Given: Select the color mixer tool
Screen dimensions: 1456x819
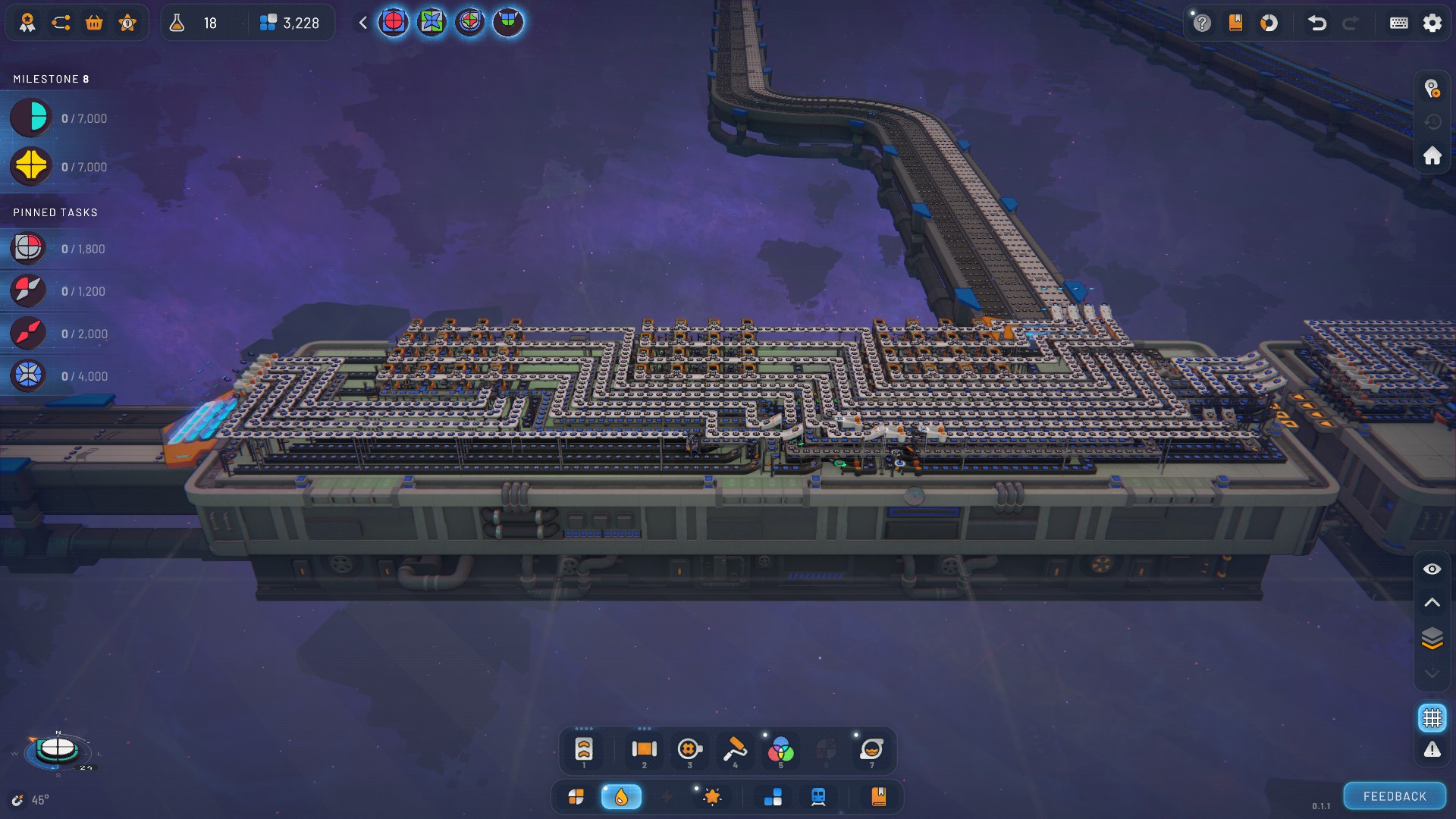Looking at the screenshot, I should 780,750.
